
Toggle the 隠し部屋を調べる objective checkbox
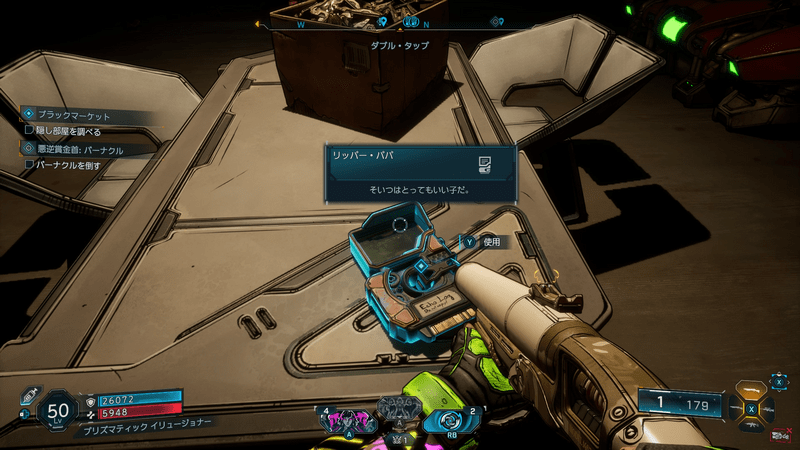pos(30,130)
